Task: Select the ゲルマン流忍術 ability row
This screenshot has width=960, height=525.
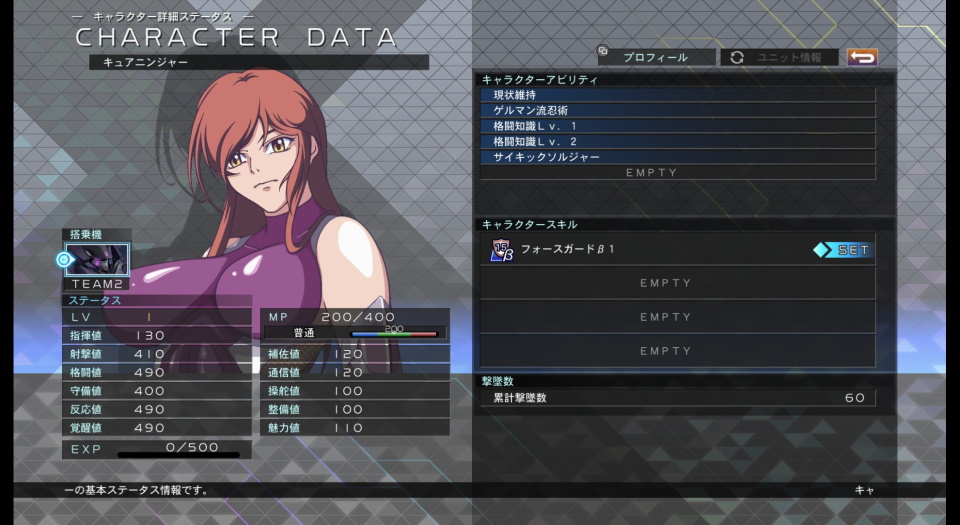Action: 677,110
